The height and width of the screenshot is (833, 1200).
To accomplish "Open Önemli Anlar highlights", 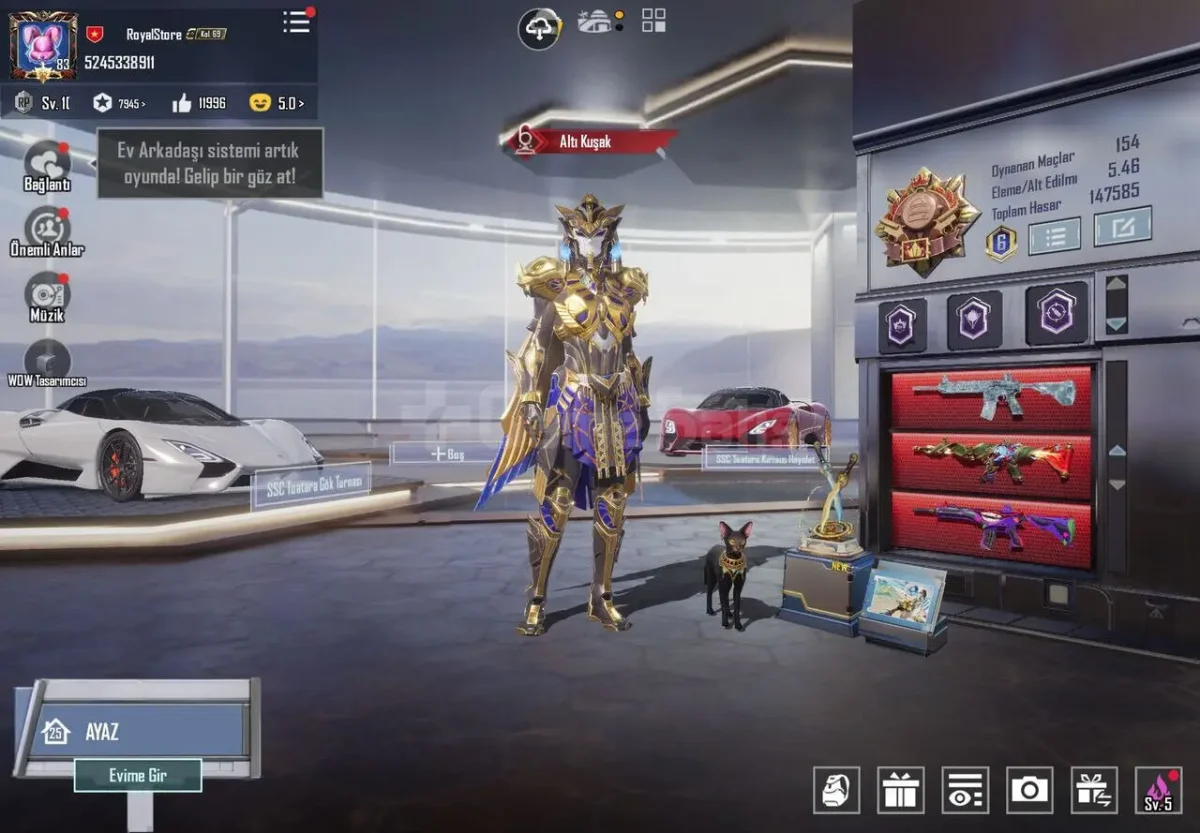I will pos(47,229).
